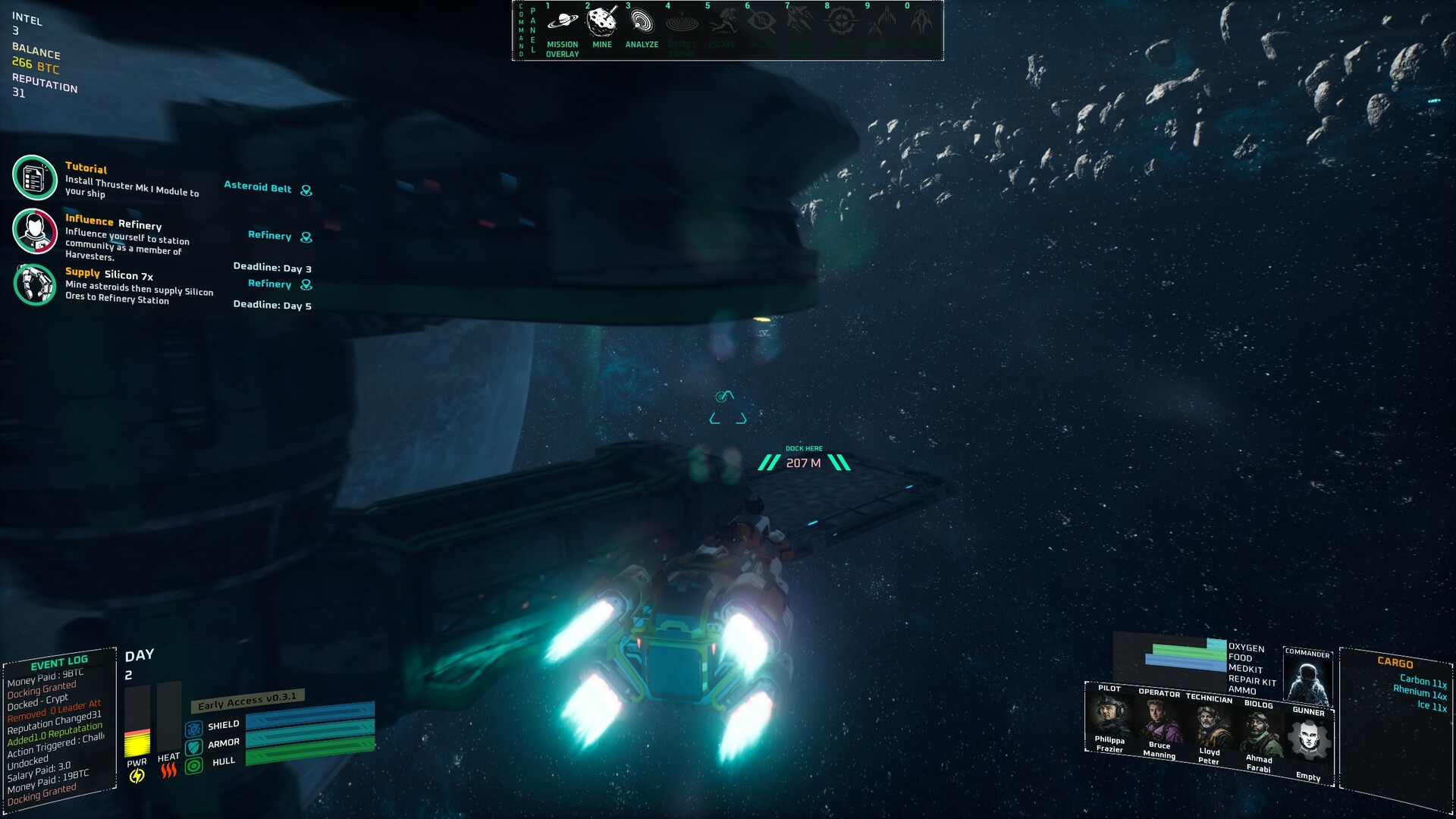Image resolution: width=1456 pixels, height=819 pixels.
Task: Choose the Detect Enemy radar command
Action: tap(682, 24)
